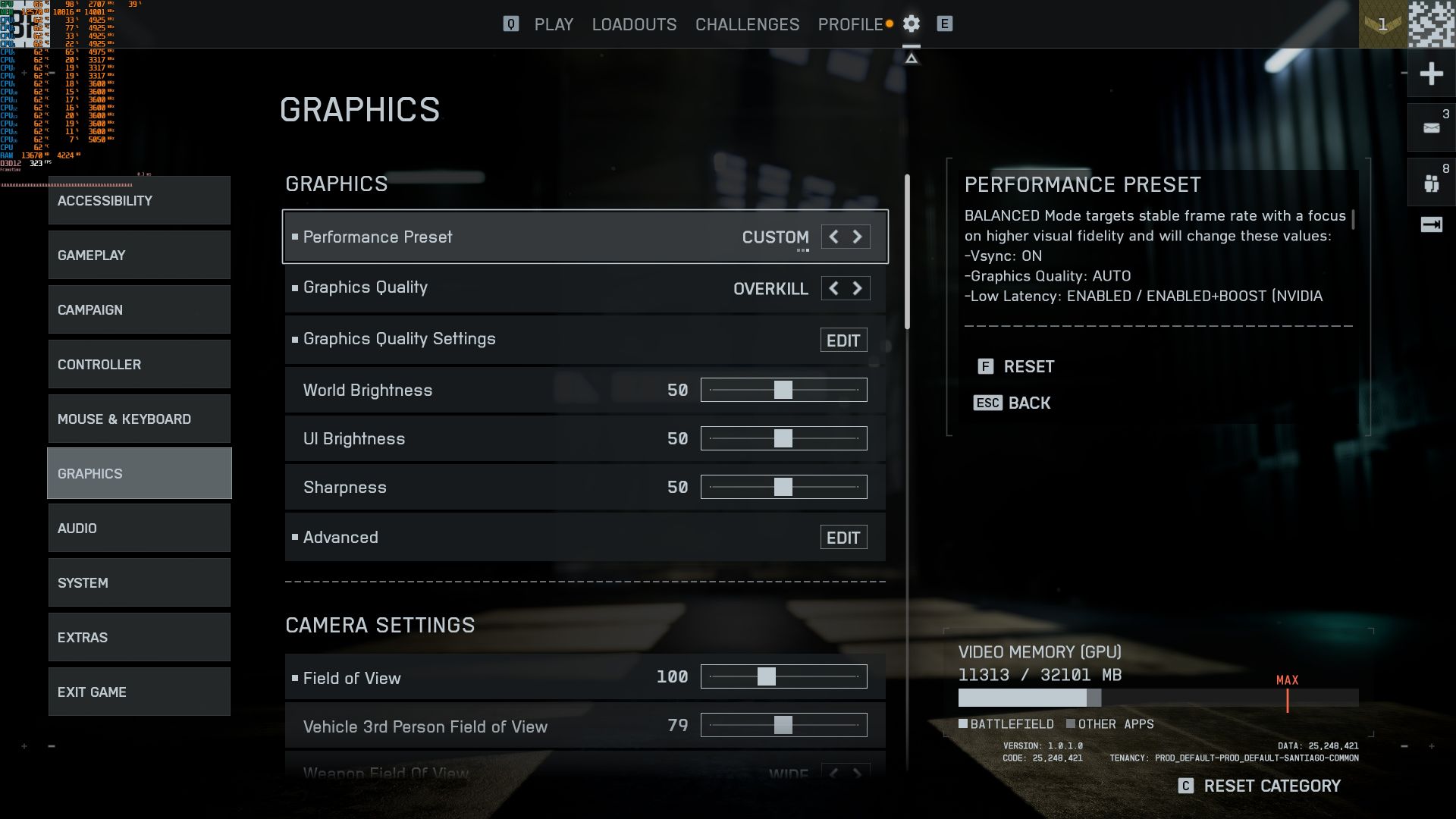Screen dimensions: 1456x819
Task: Click EXIT GAME in the sidebar
Action: click(140, 692)
